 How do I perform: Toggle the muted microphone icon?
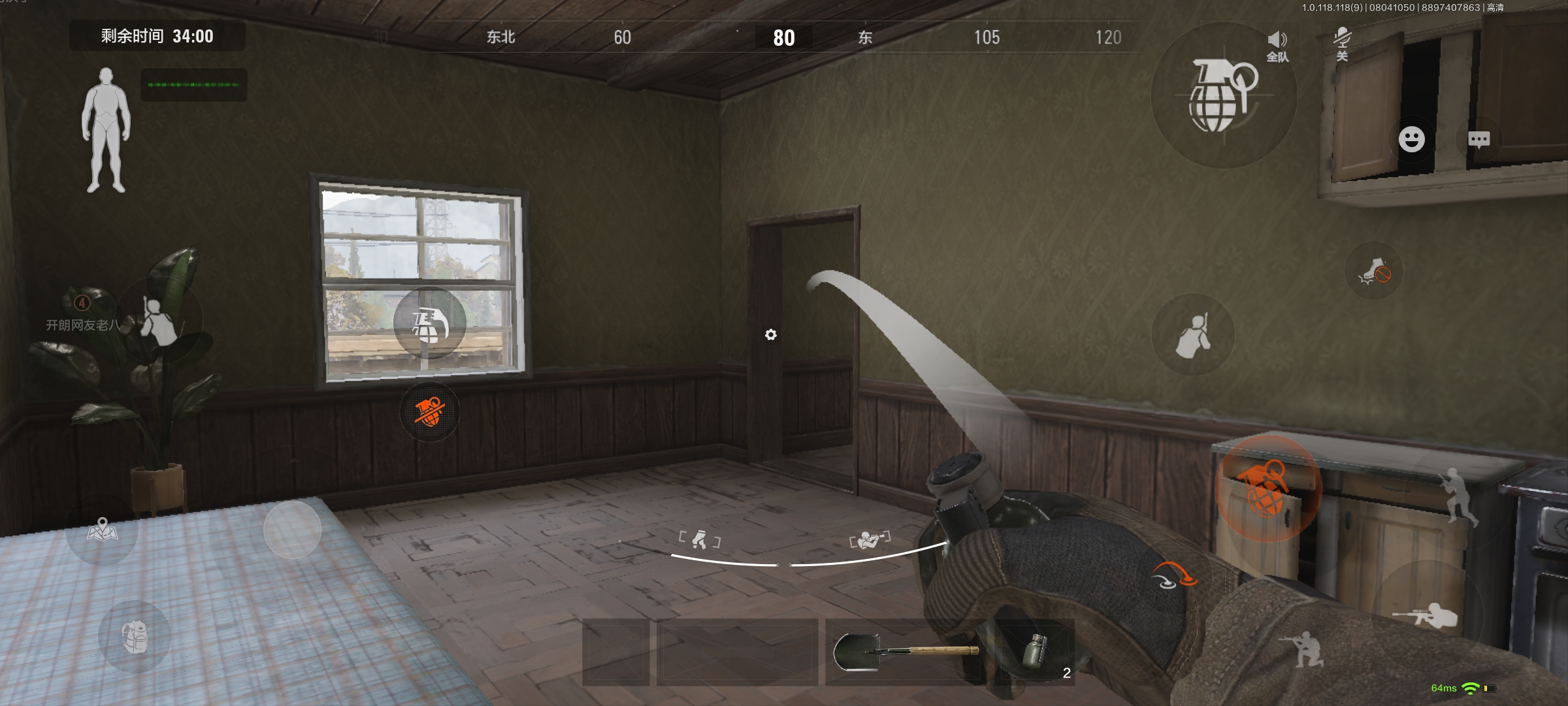1342,43
